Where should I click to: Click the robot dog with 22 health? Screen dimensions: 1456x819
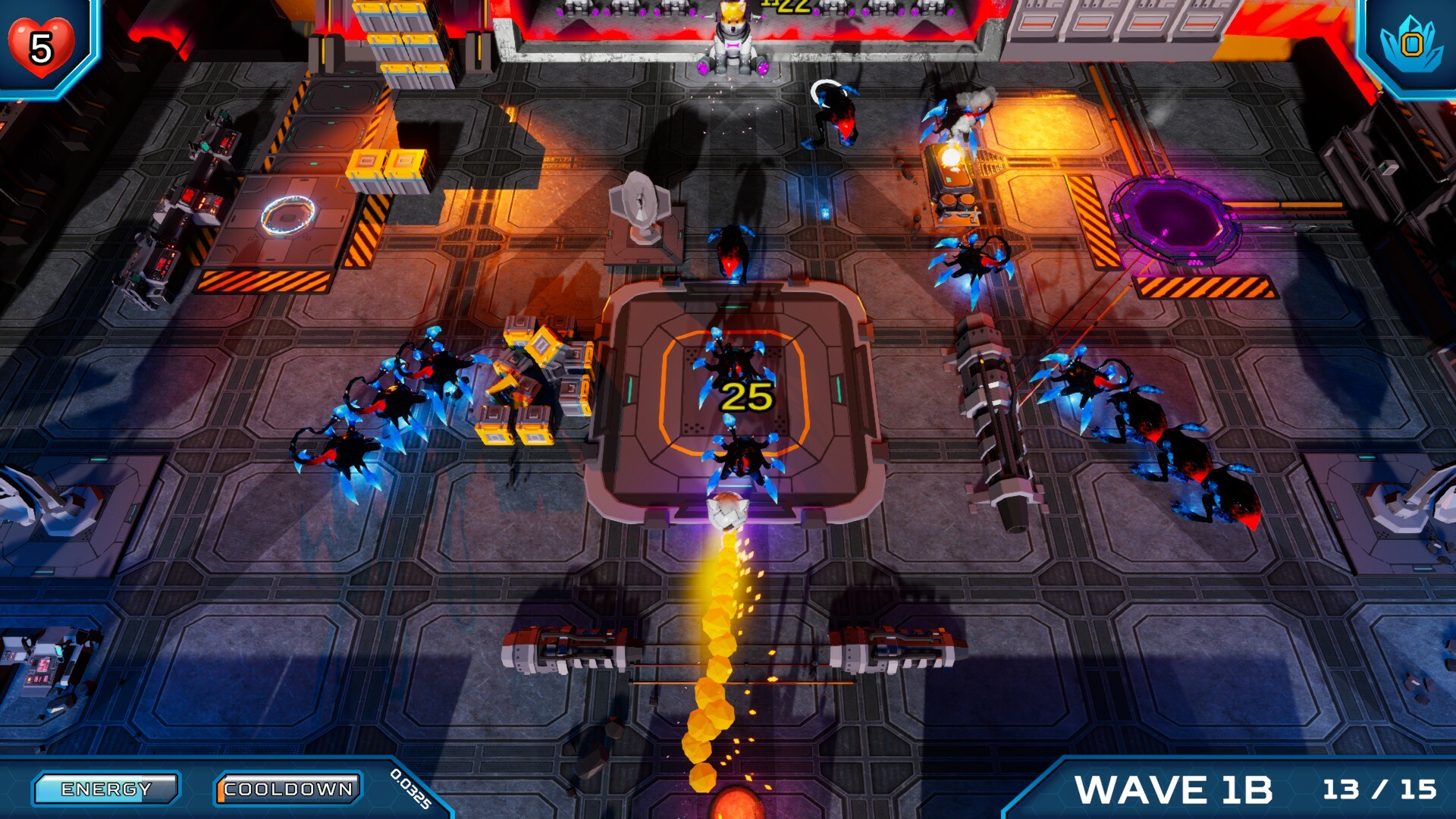[732, 42]
